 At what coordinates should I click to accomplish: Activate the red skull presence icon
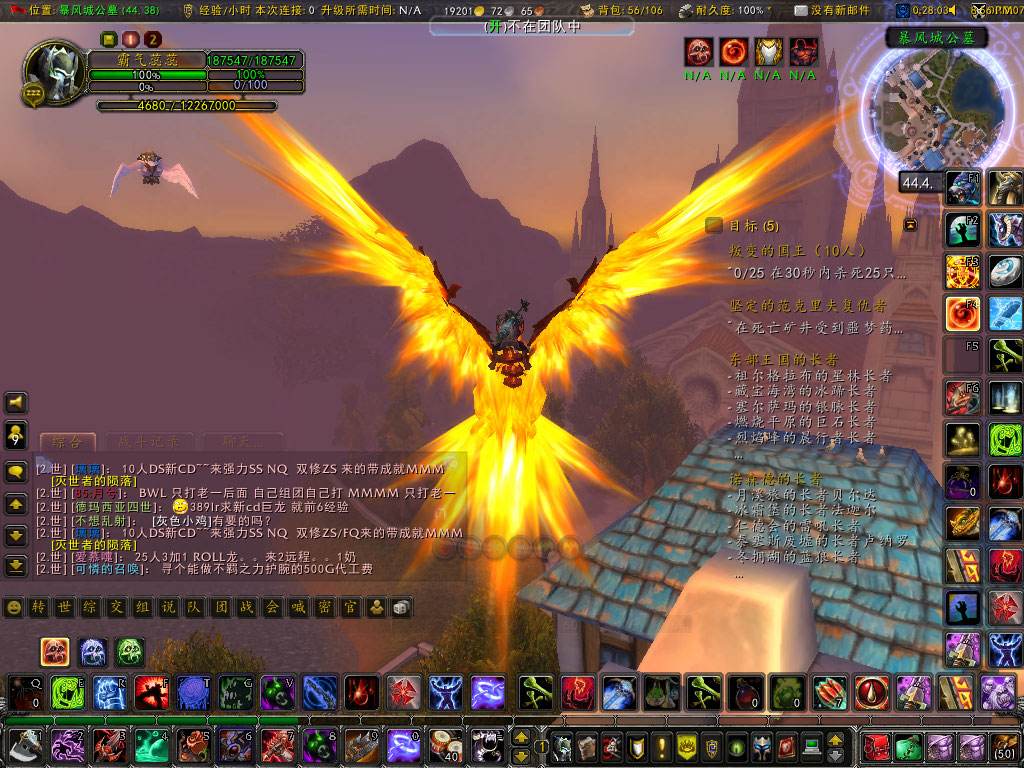tap(54, 652)
